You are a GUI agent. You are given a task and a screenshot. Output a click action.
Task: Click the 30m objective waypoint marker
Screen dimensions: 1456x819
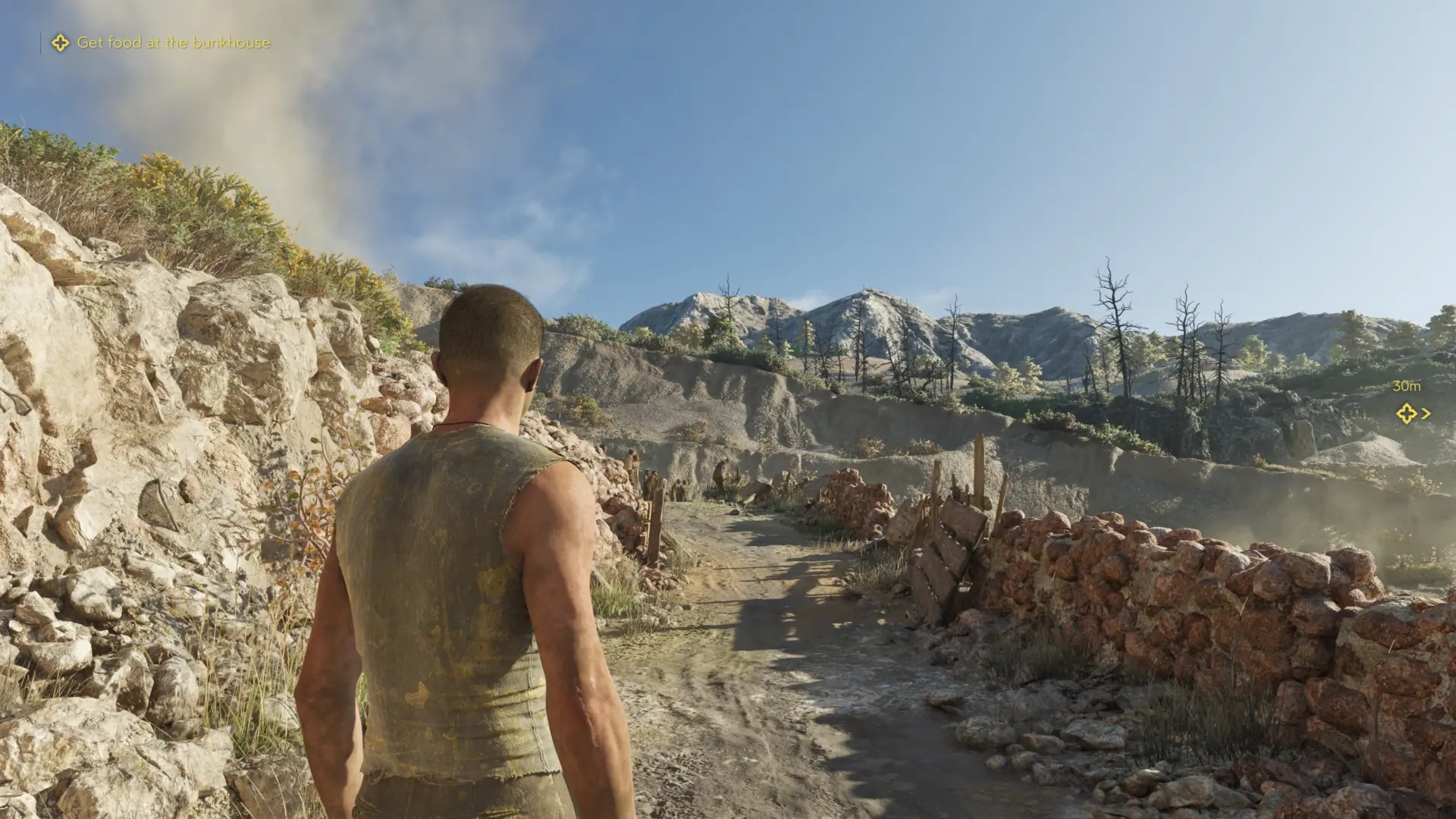pyautogui.click(x=1407, y=413)
